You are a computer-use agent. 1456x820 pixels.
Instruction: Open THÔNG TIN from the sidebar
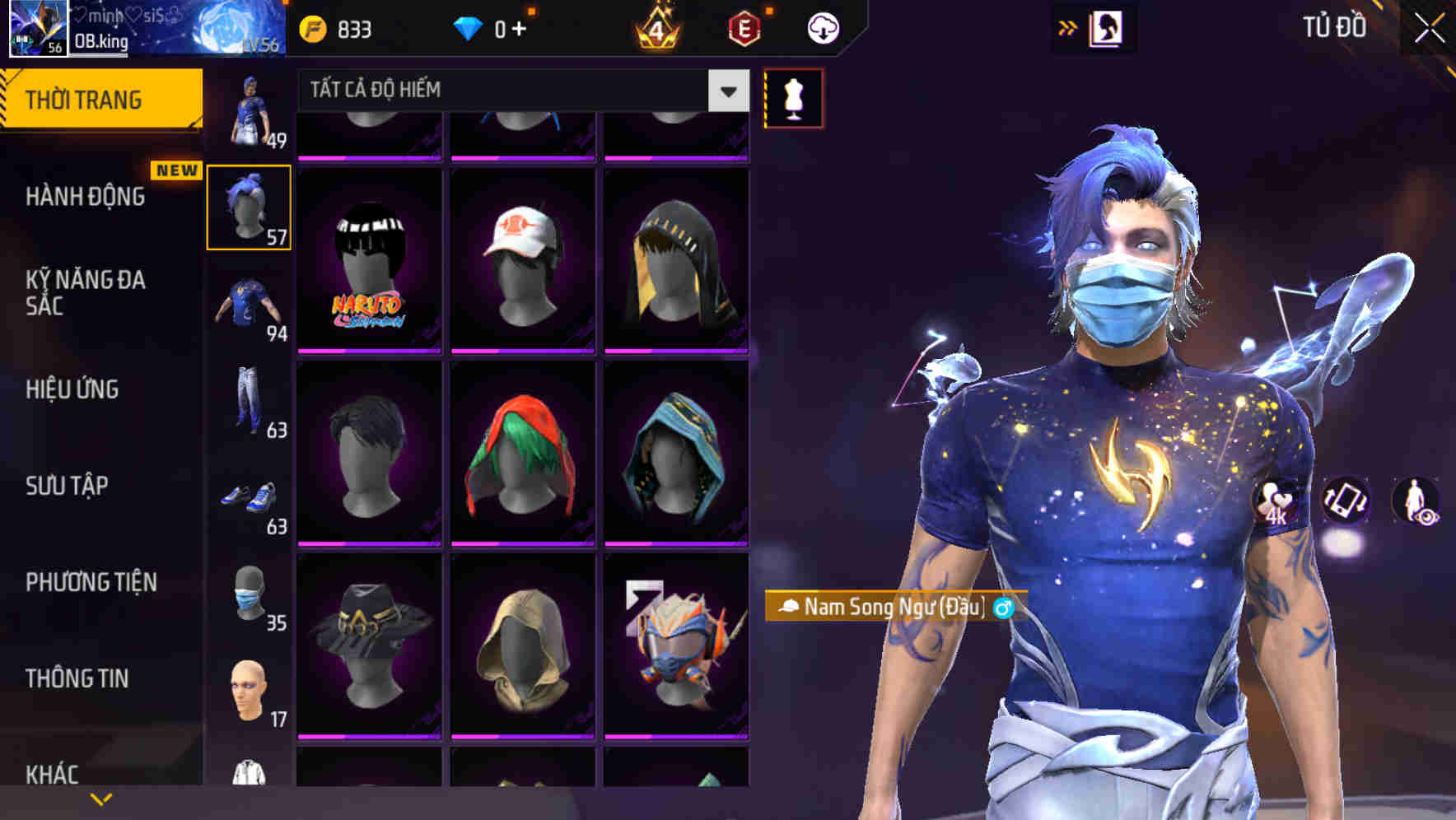click(77, 678)
